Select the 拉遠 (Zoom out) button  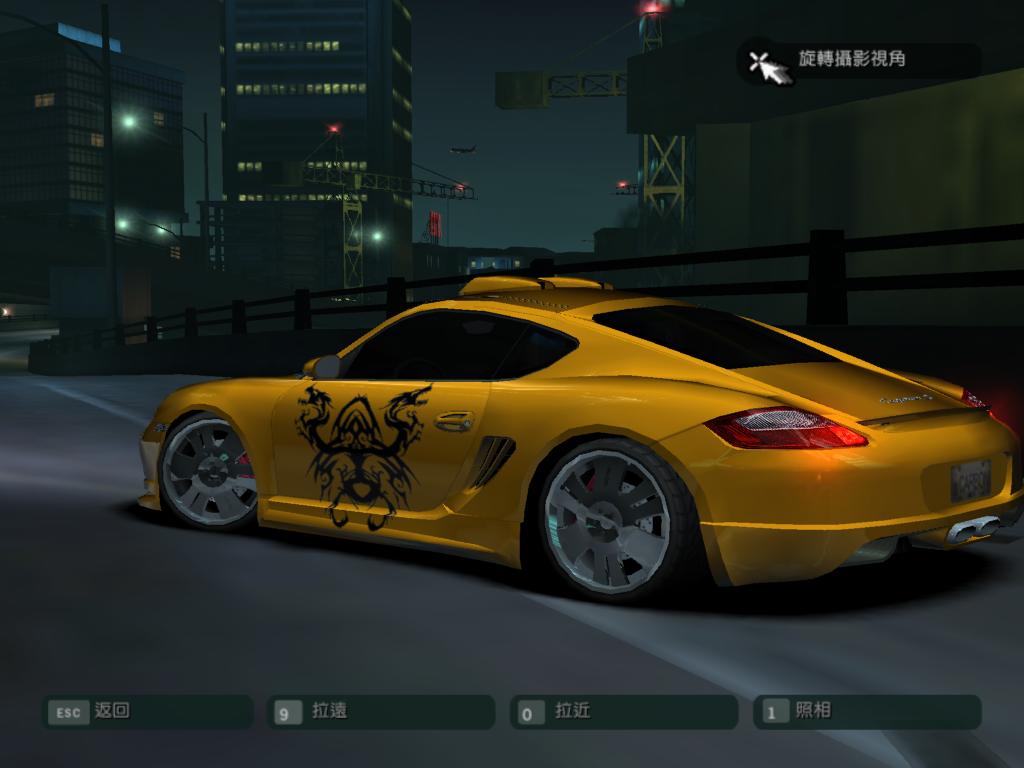(381, 712)
